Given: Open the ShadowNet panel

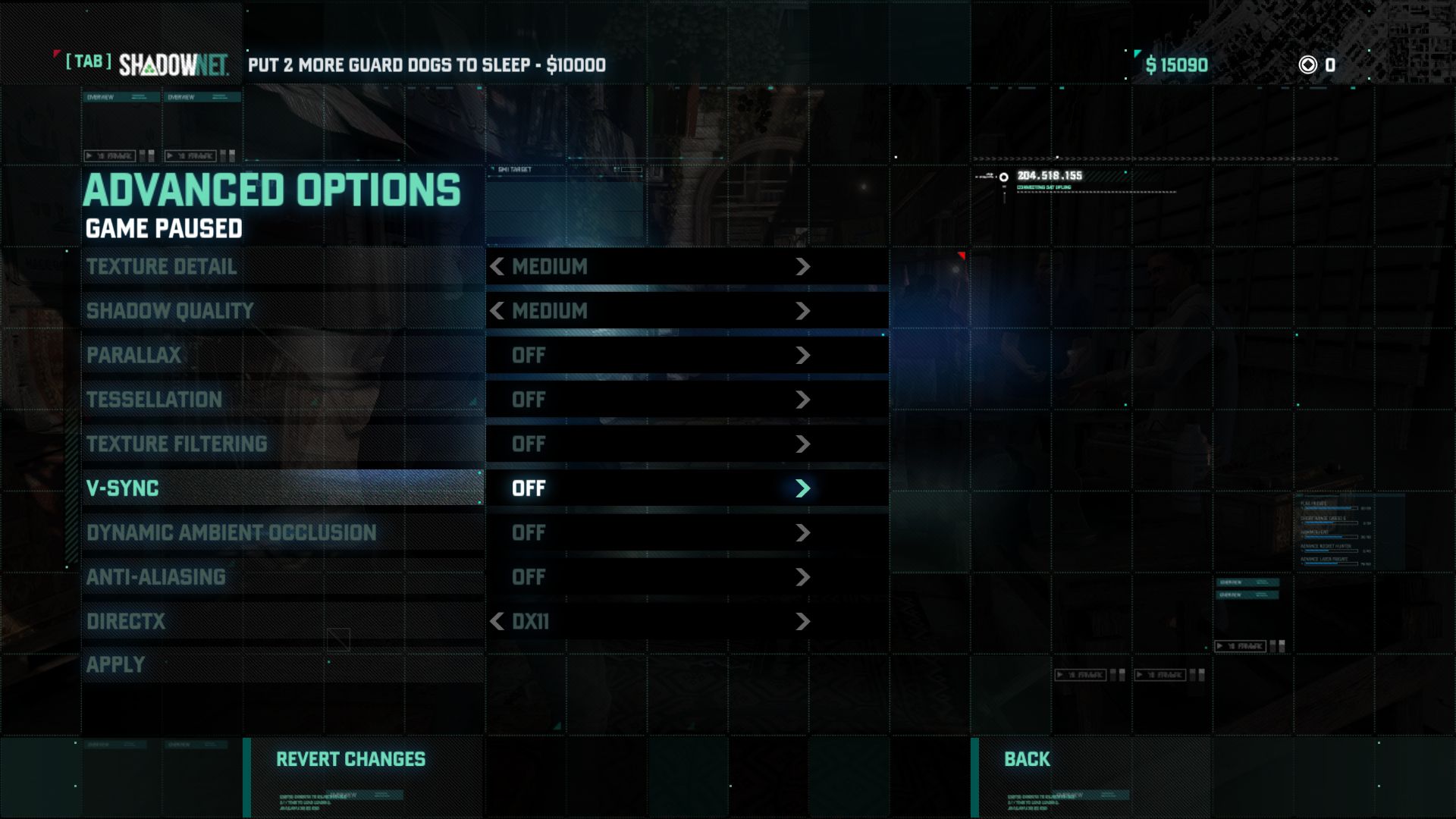Looking at the screenshot, I should [173, 65].
